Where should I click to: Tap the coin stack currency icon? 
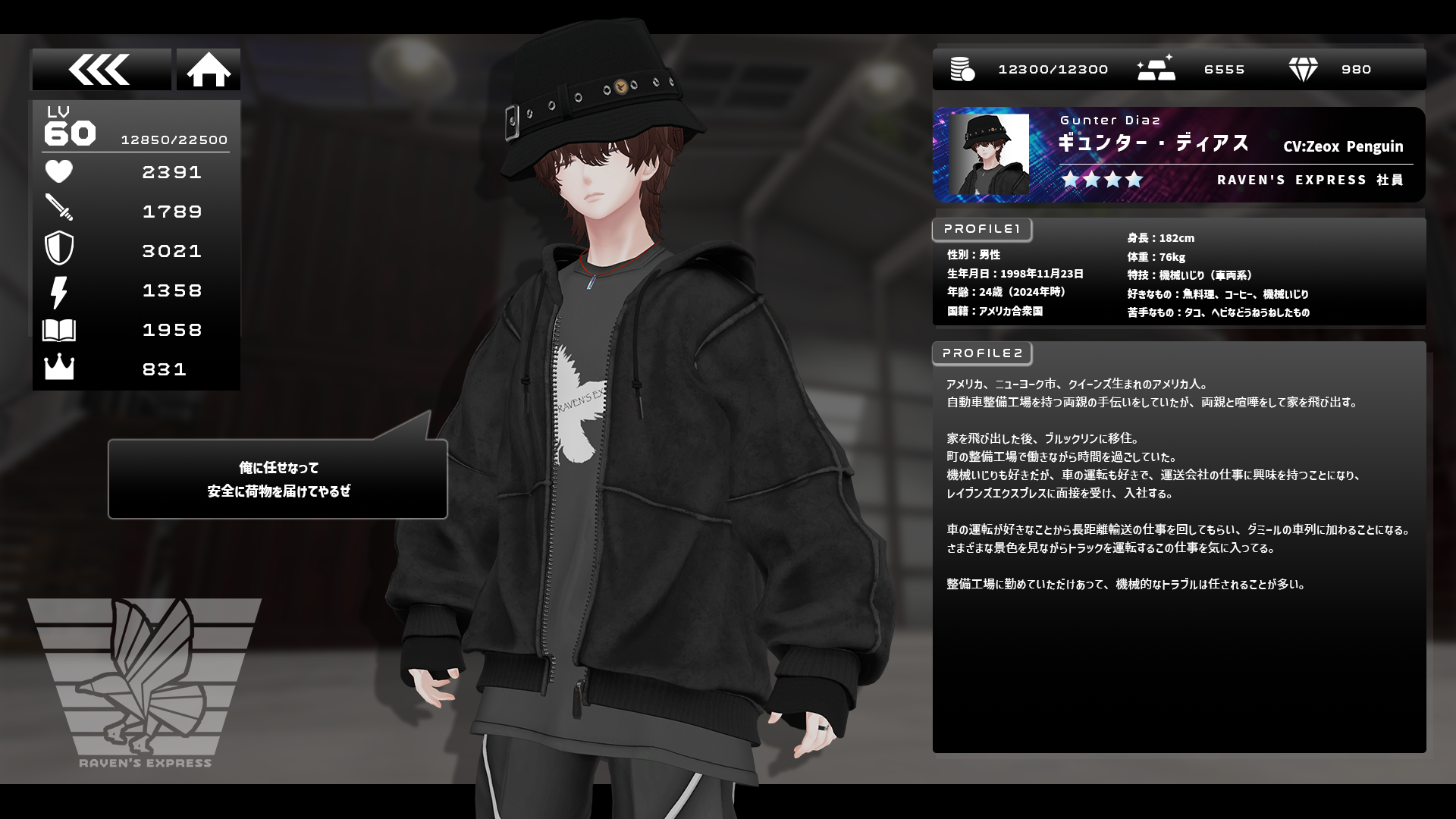coord(962,70)
